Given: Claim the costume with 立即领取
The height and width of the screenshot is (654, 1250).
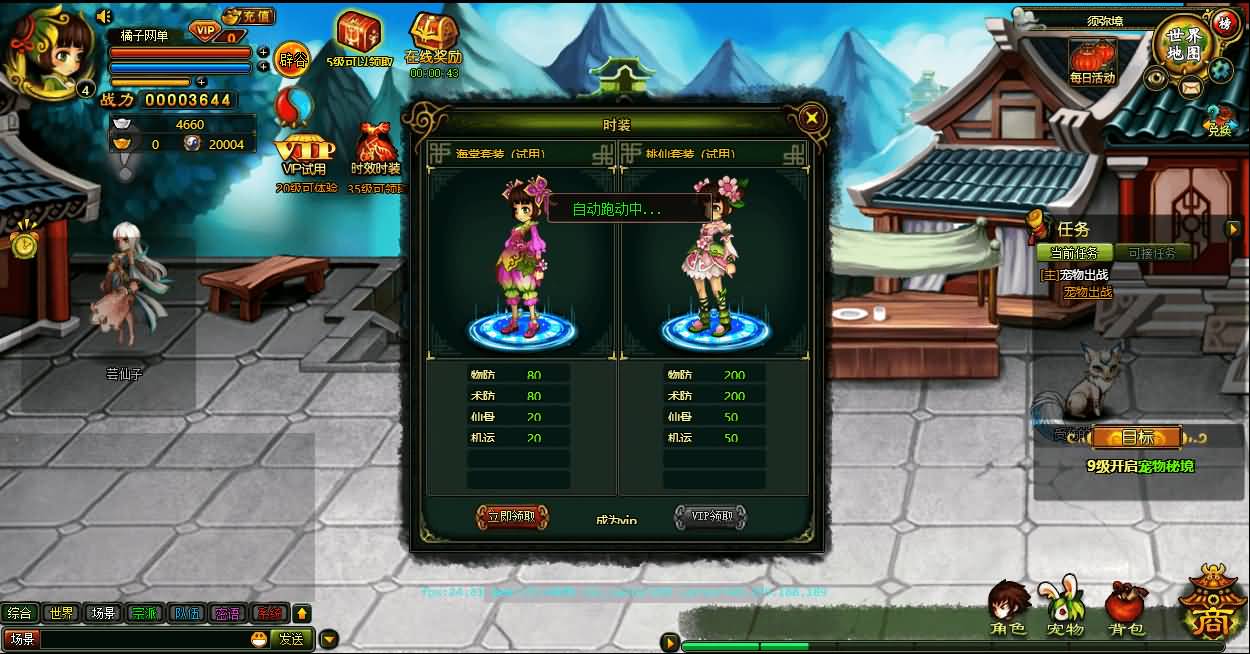Looking at the screenshot, I should pyautogui.click(x=512, y=517).
